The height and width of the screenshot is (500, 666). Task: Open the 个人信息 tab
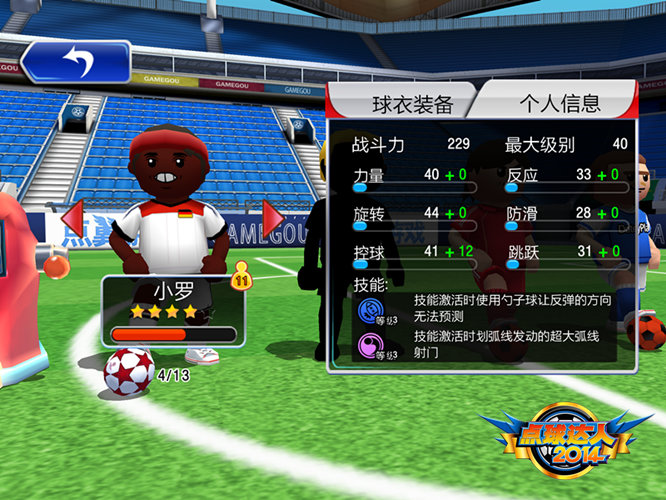(558, 103)
